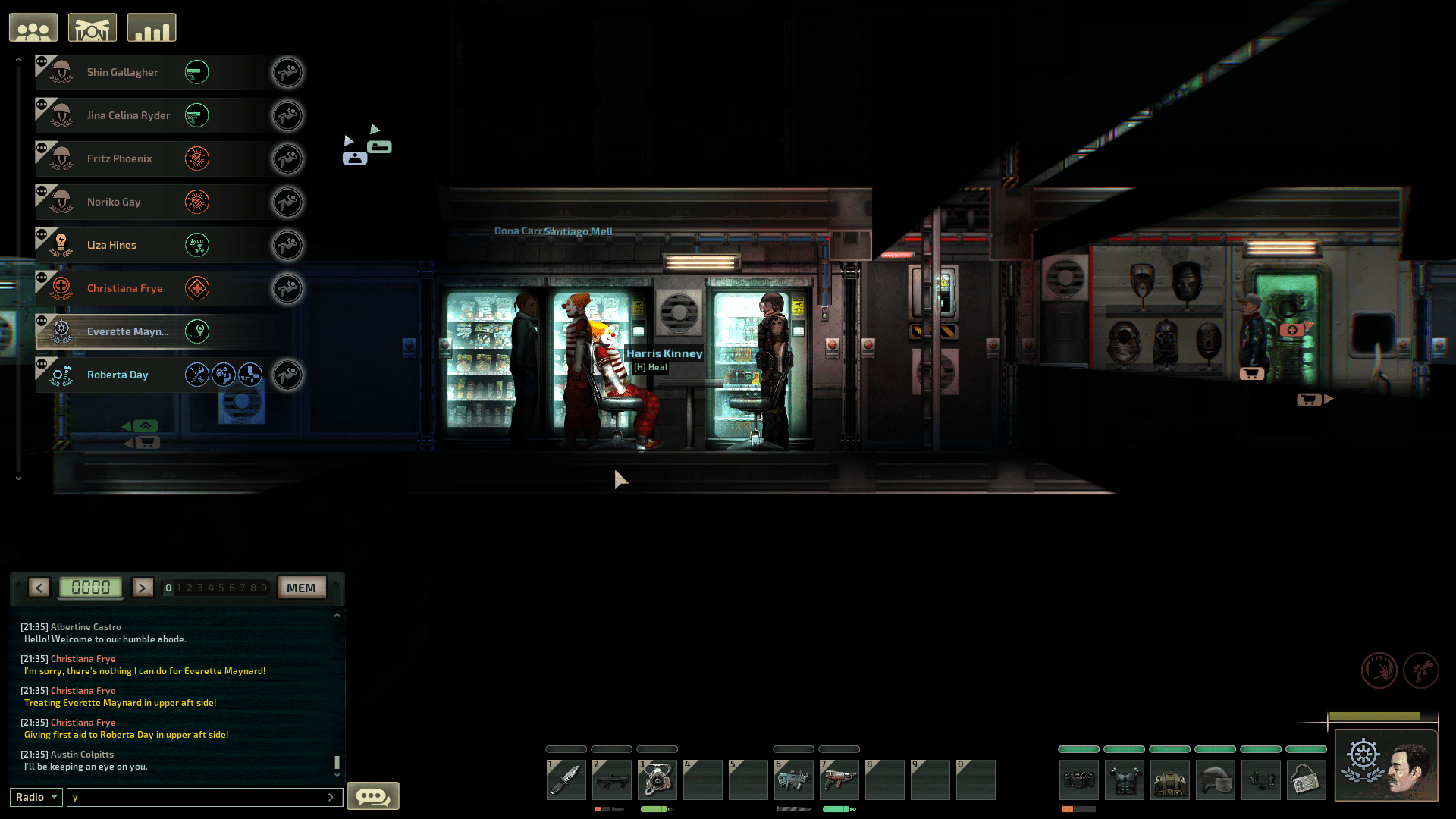Screen dimensions: 1456x819
Task: Select Roberta Day's wrench repair order icon
Action: coord(197,375)
